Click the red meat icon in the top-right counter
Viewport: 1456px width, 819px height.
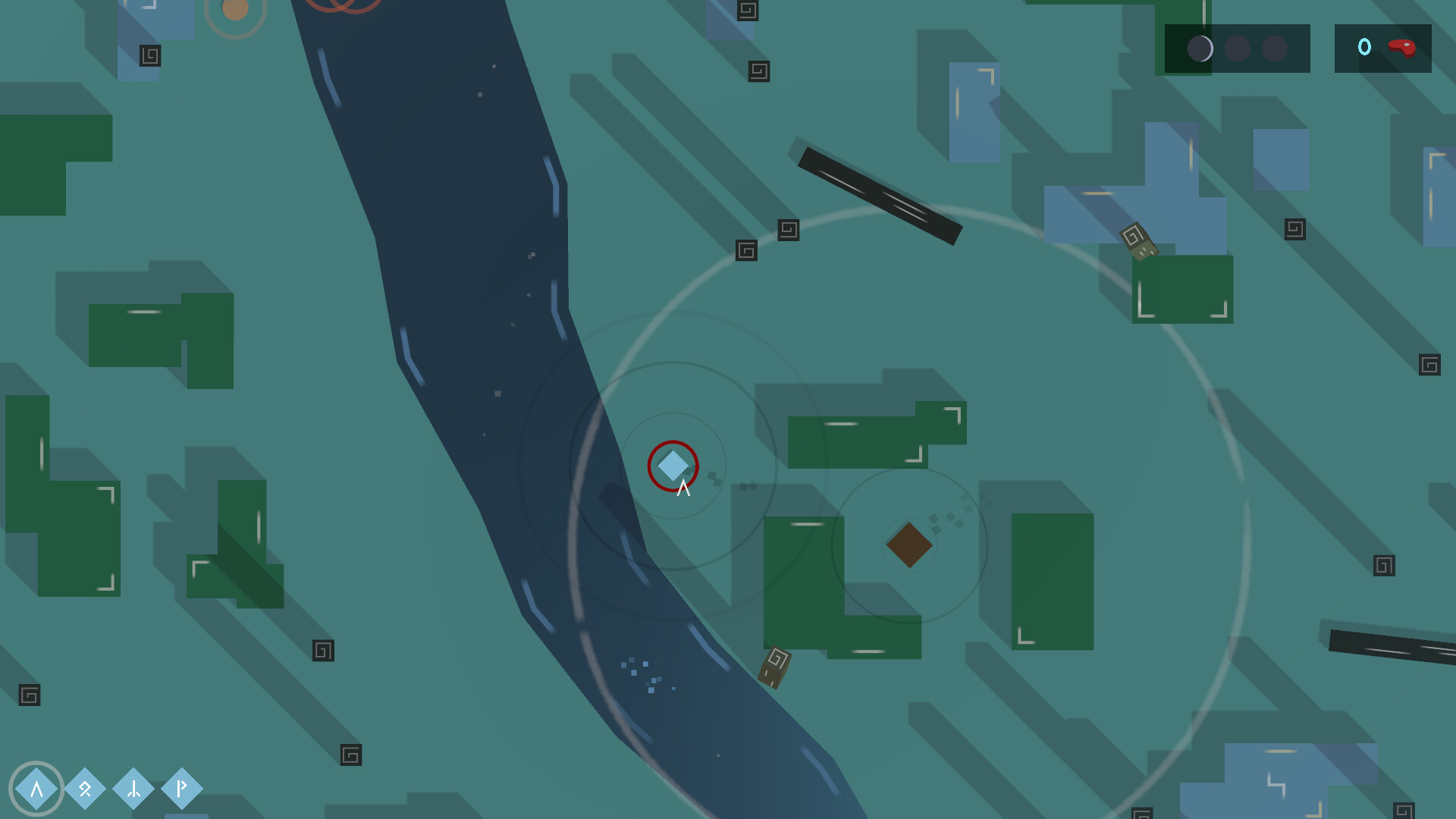1404,47
